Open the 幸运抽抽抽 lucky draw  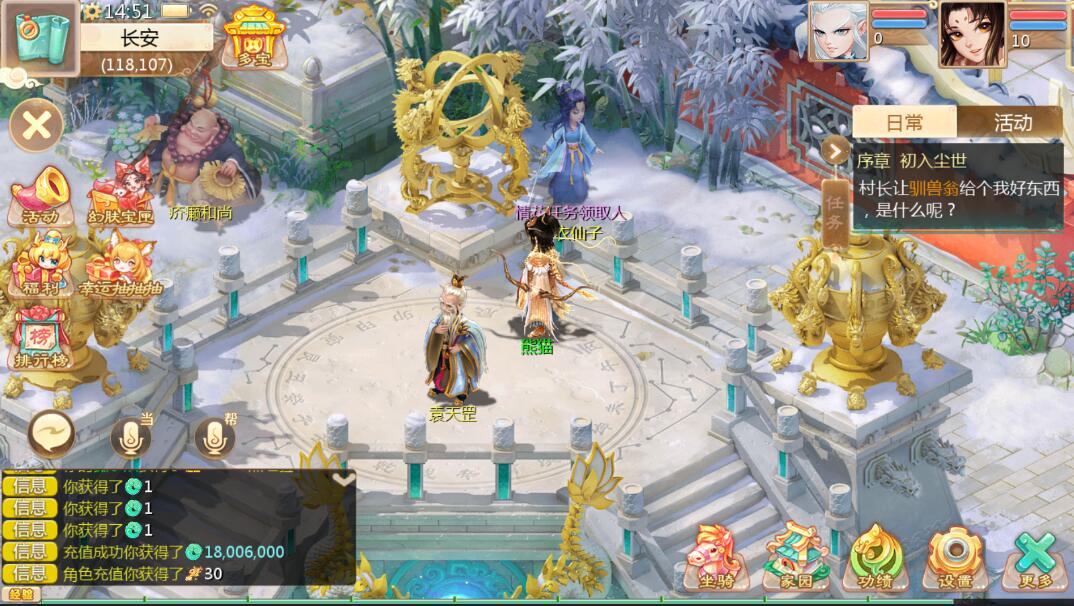point(119,267)
